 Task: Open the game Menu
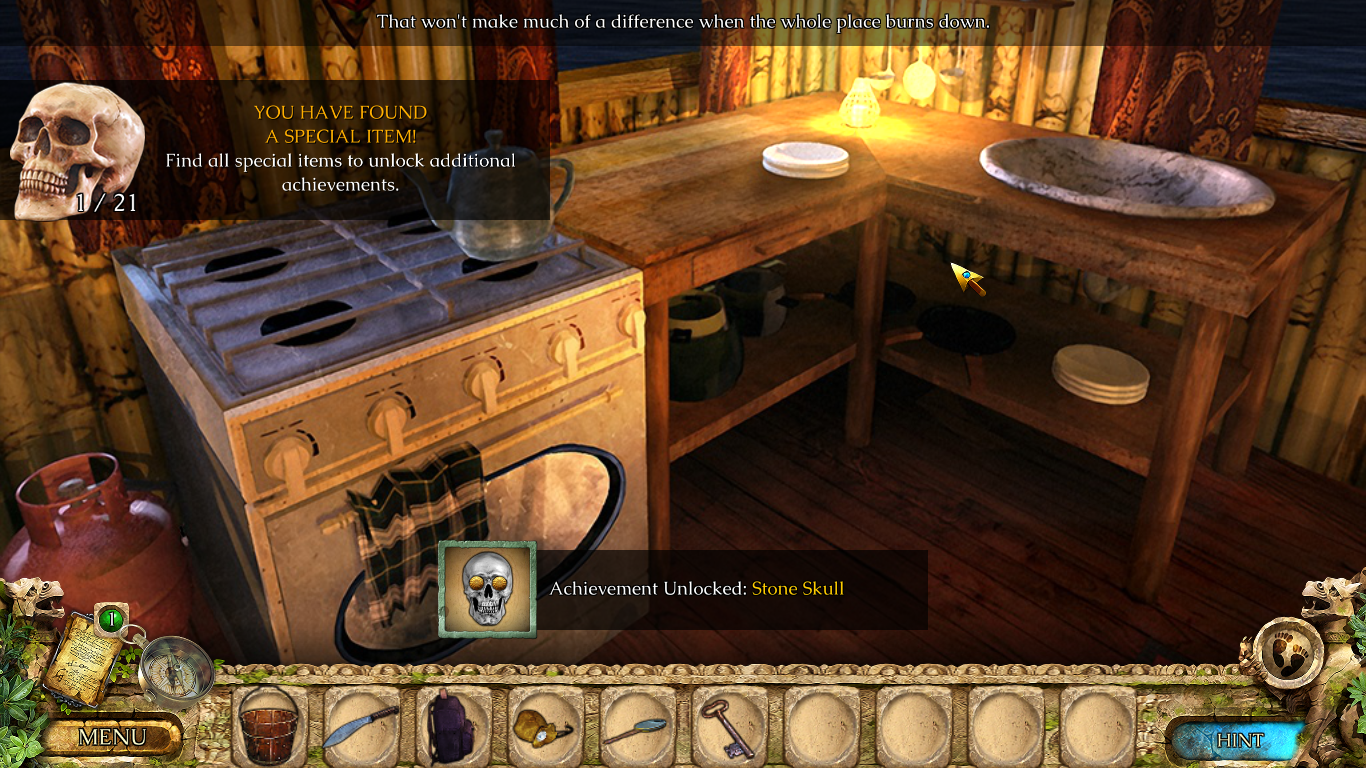112,738
